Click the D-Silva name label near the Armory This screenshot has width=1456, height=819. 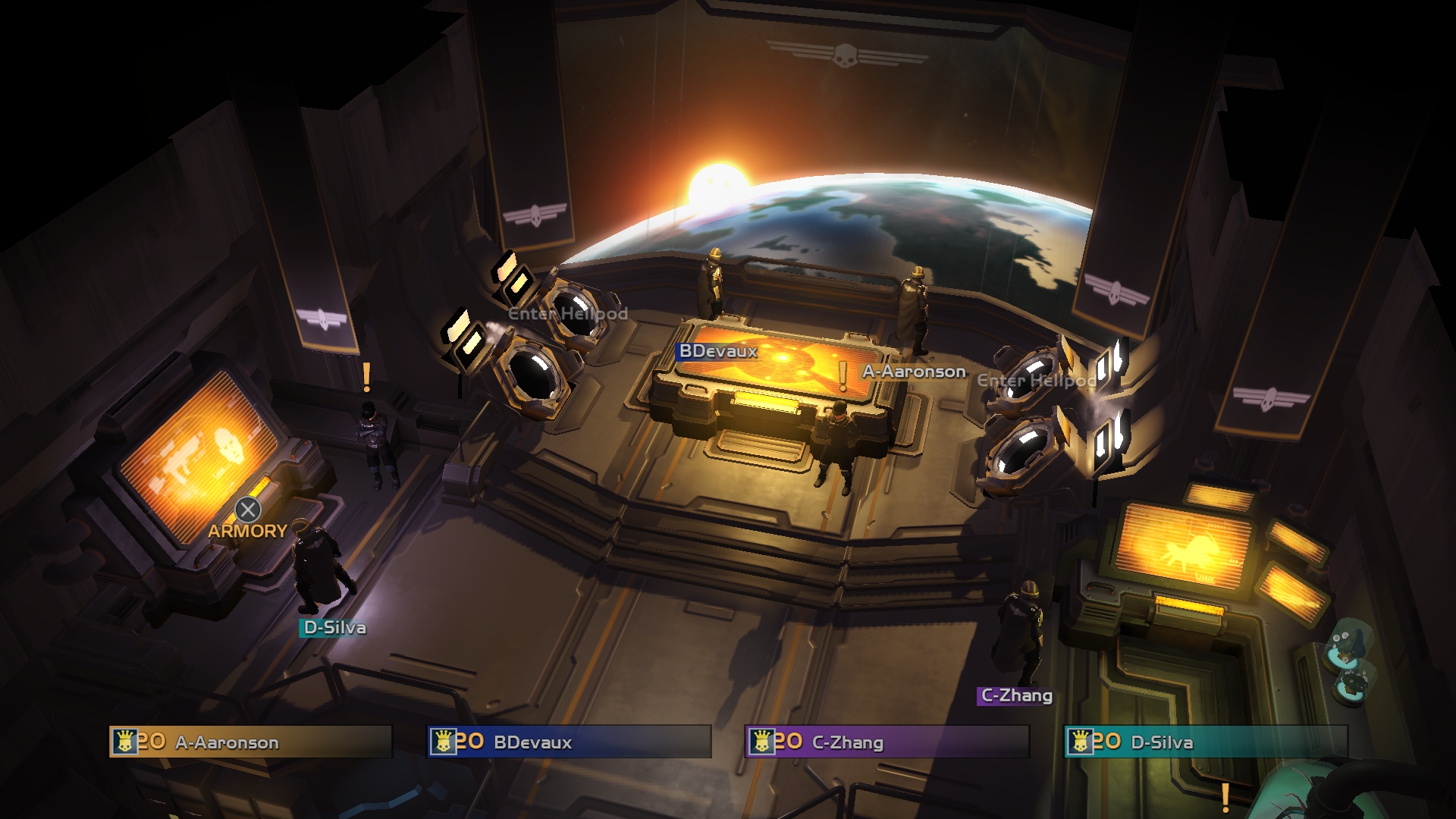(334, 627)
